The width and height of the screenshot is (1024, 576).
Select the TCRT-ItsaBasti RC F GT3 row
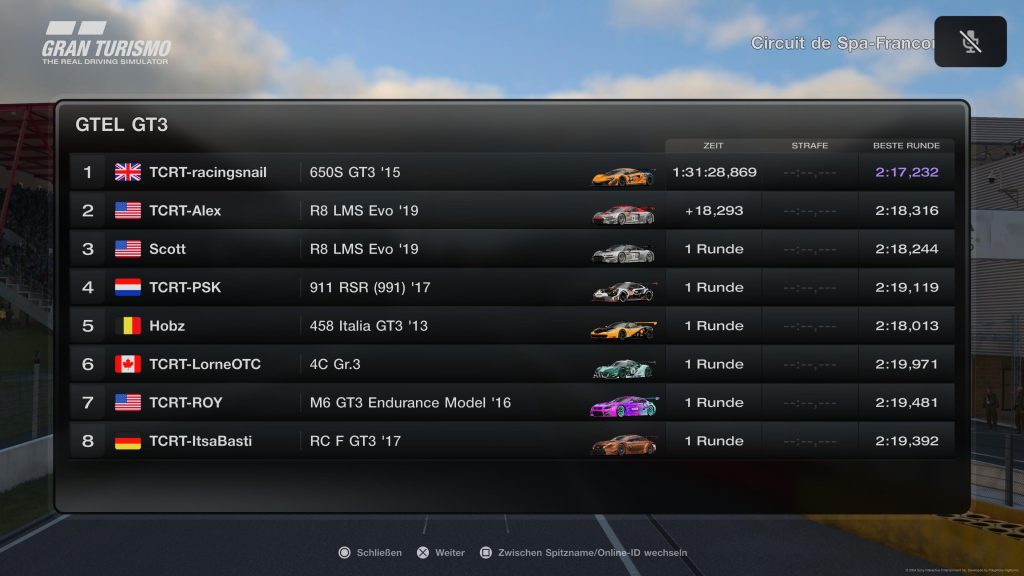[510, 441]
